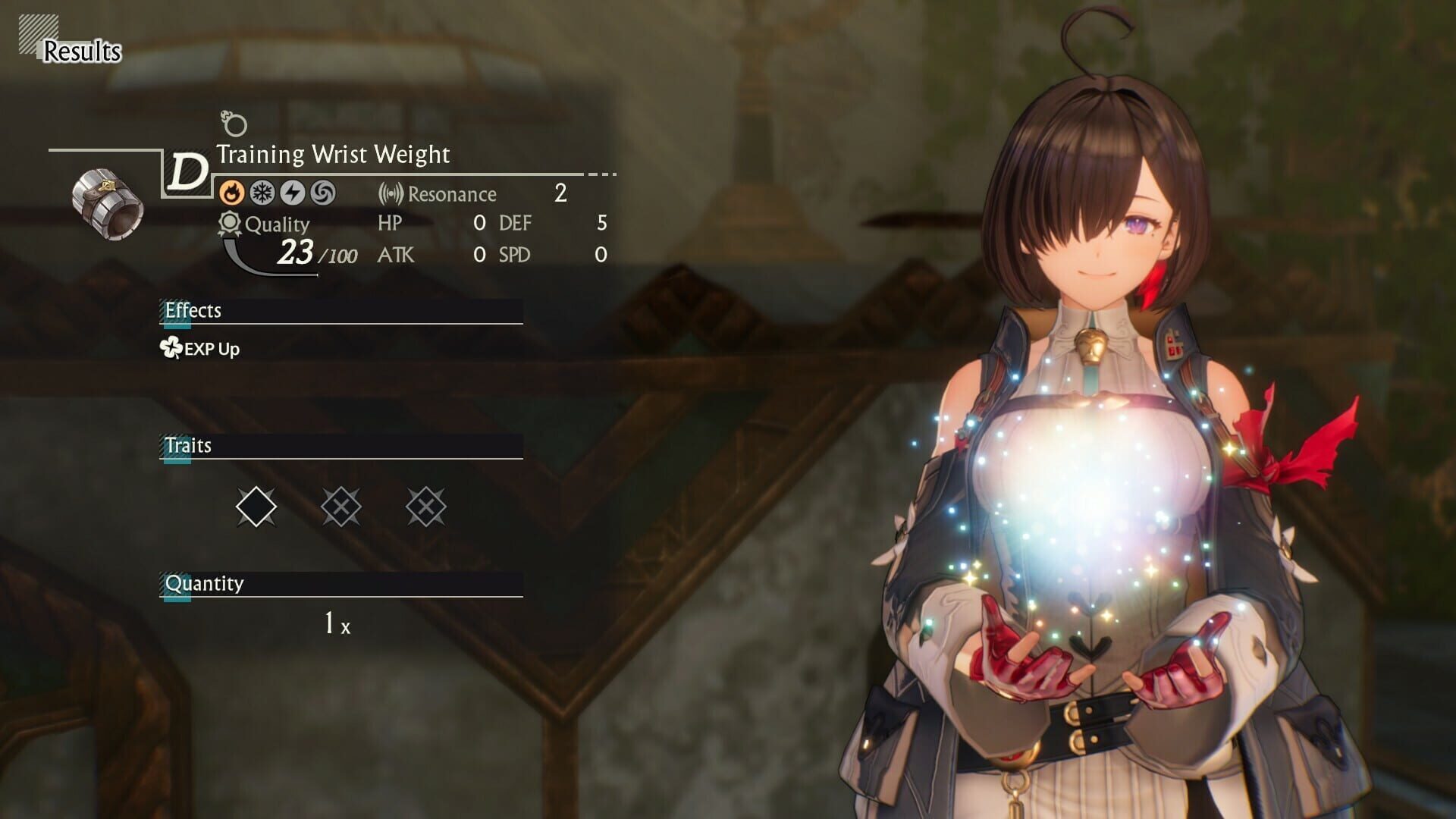Enable the ice element affinity

(x=262, y=193)
